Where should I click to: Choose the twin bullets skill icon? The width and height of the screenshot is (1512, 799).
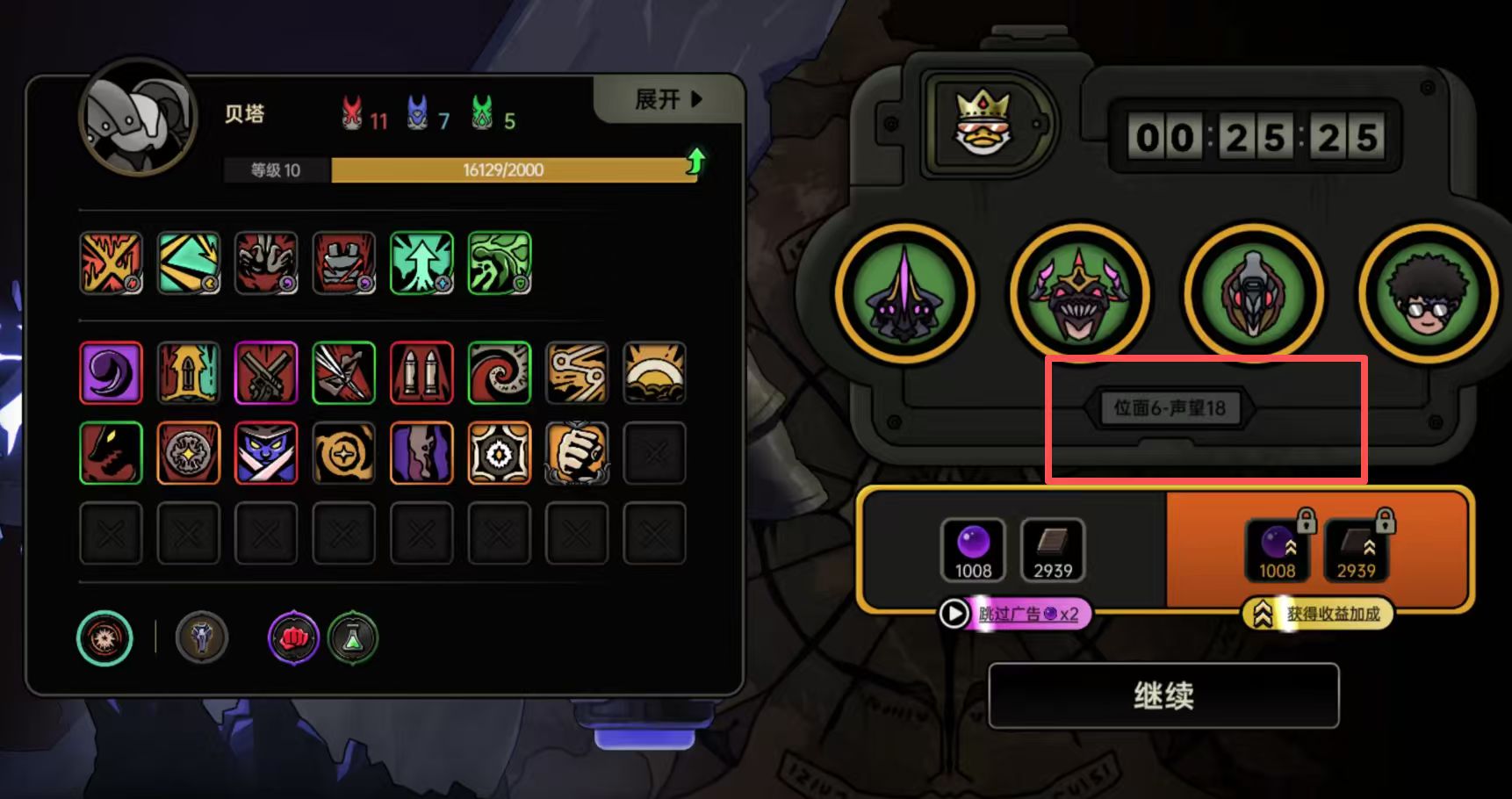click(421, 373)
